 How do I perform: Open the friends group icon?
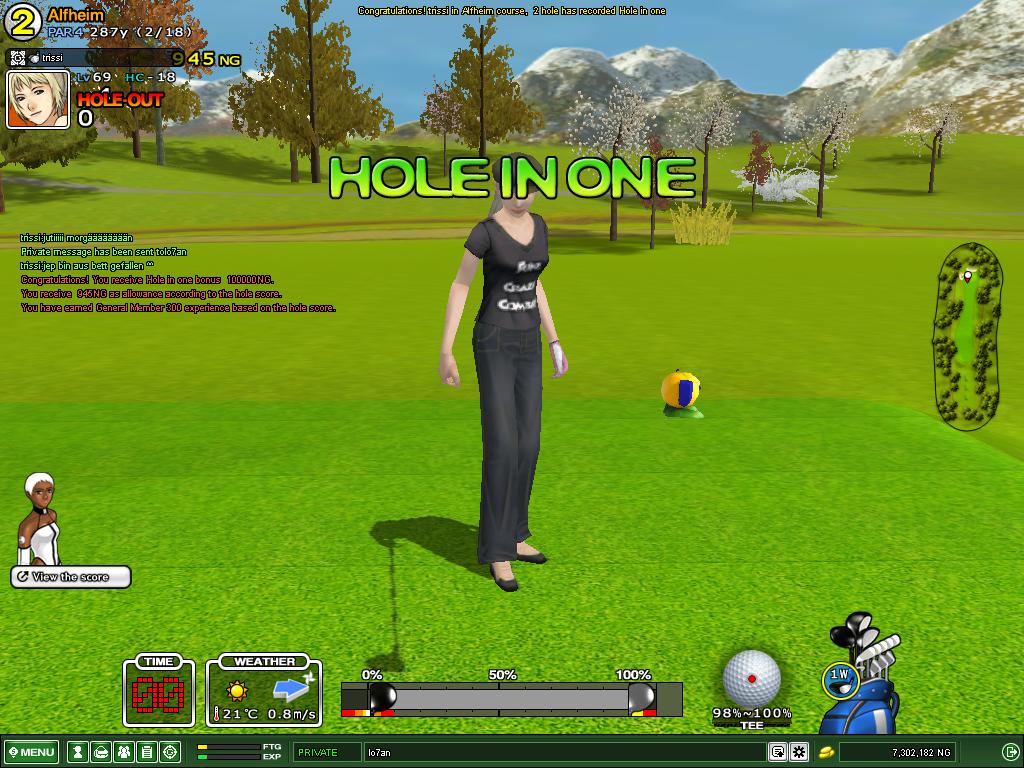(x=123, y=752)
